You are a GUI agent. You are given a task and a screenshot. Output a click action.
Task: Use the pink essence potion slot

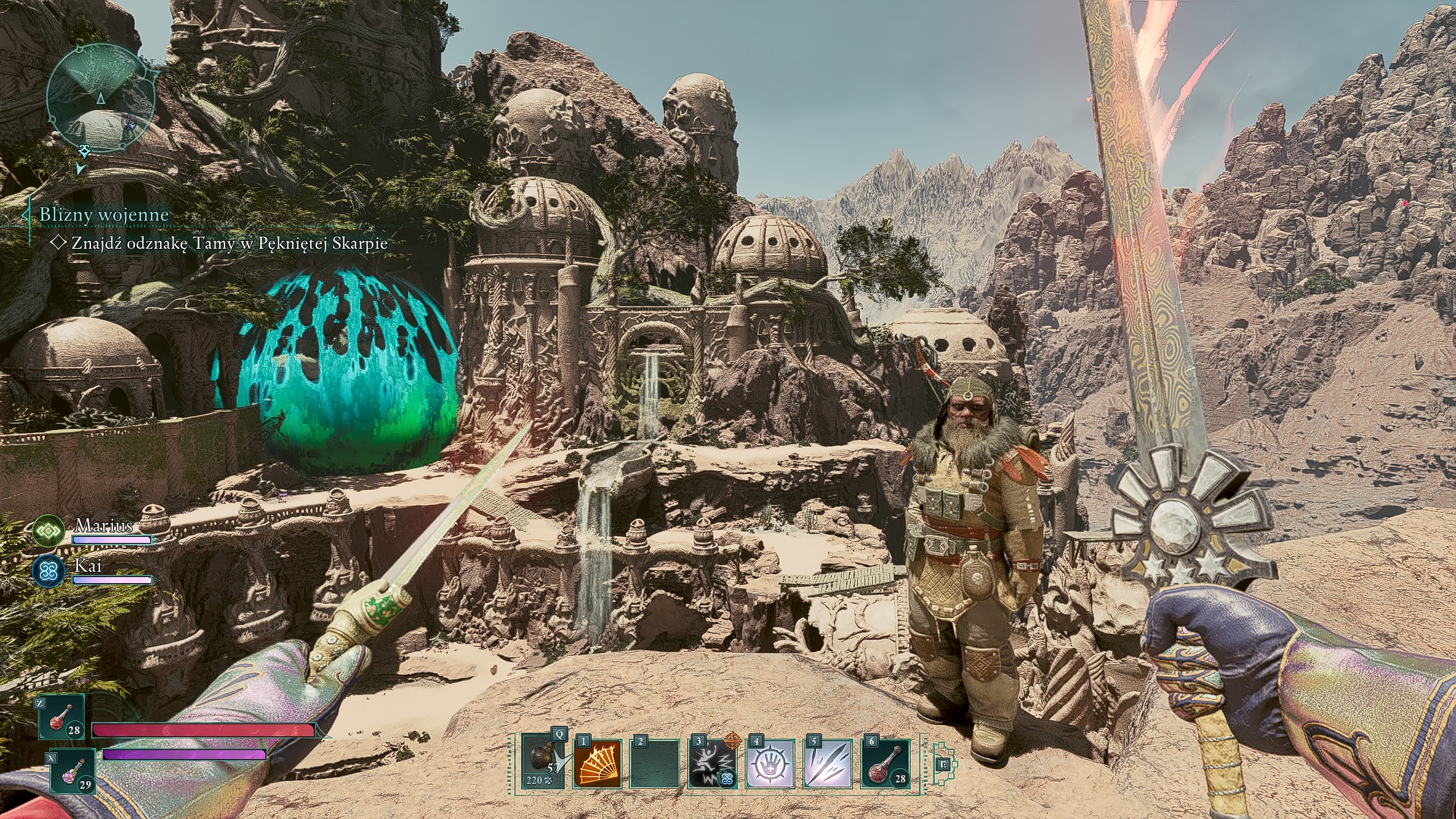[74, 772]
